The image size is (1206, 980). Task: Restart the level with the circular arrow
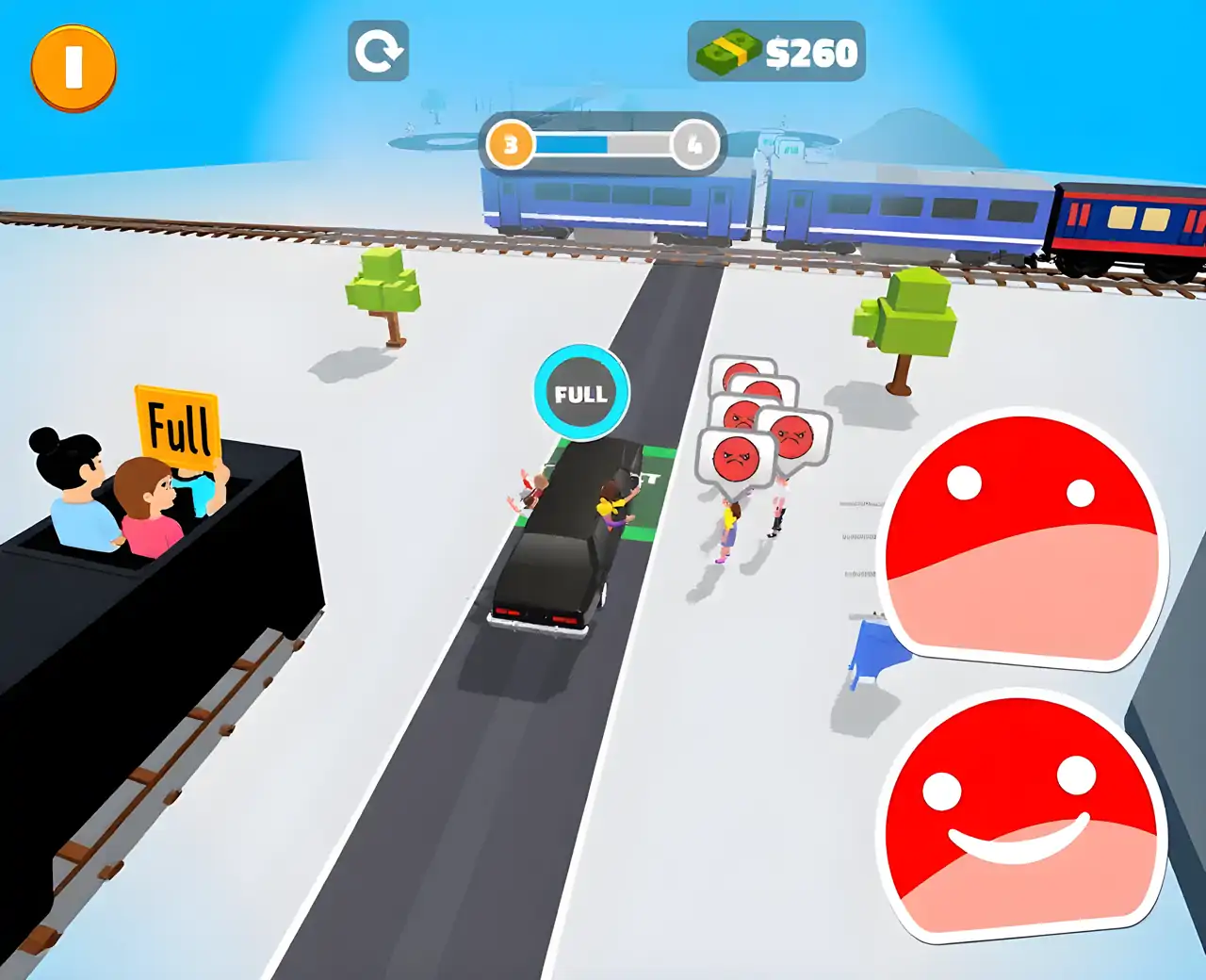378,51
